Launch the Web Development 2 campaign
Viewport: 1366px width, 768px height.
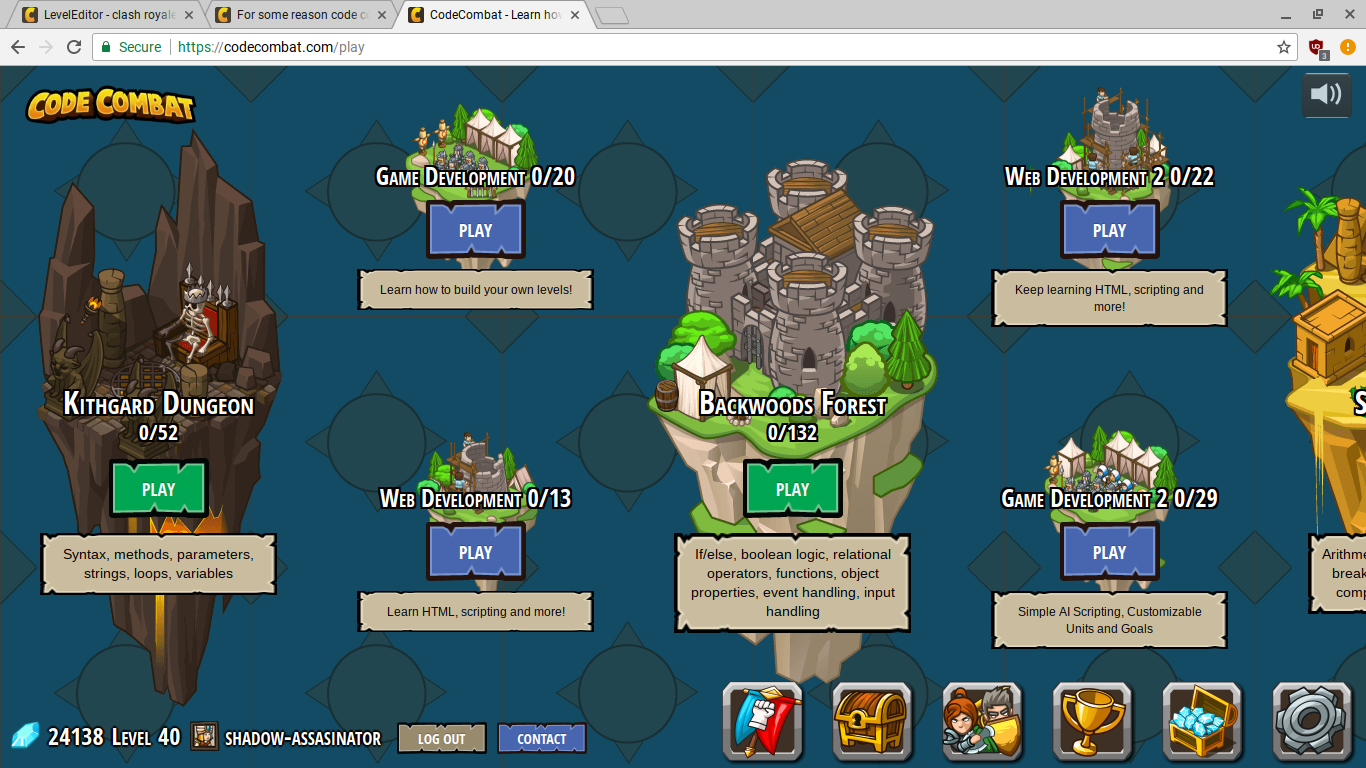click(1109, 230)
